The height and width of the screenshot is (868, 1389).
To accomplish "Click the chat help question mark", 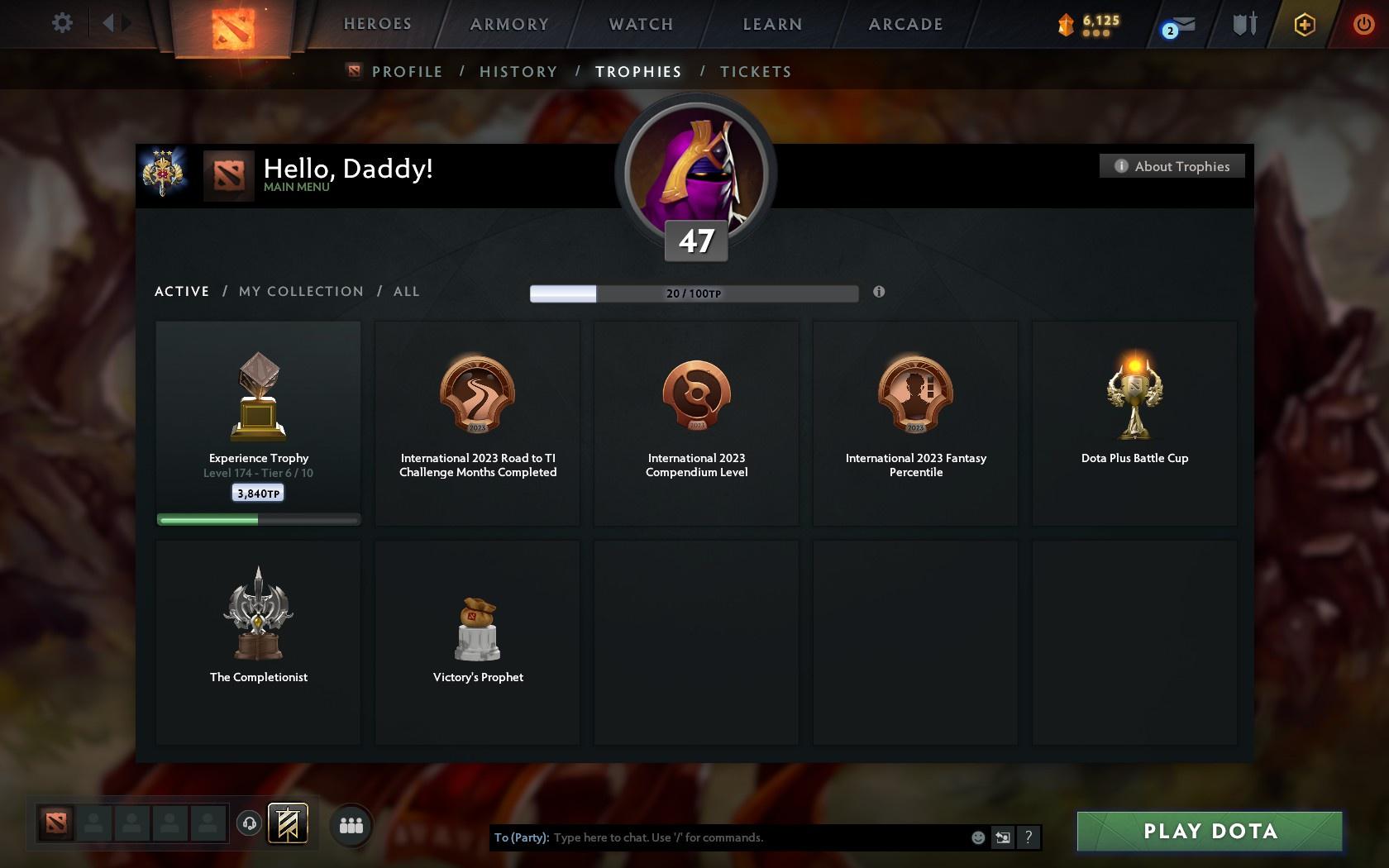I will point(1028,837).
